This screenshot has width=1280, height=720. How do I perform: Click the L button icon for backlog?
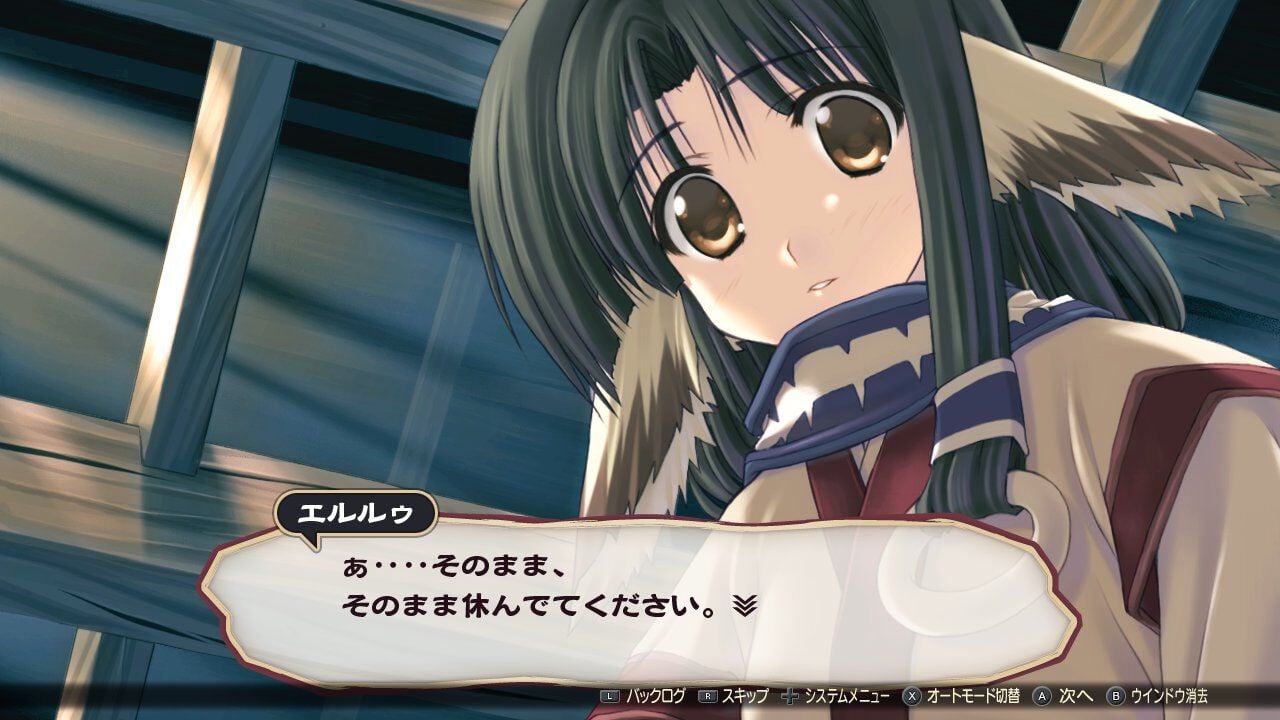point(609,701)
